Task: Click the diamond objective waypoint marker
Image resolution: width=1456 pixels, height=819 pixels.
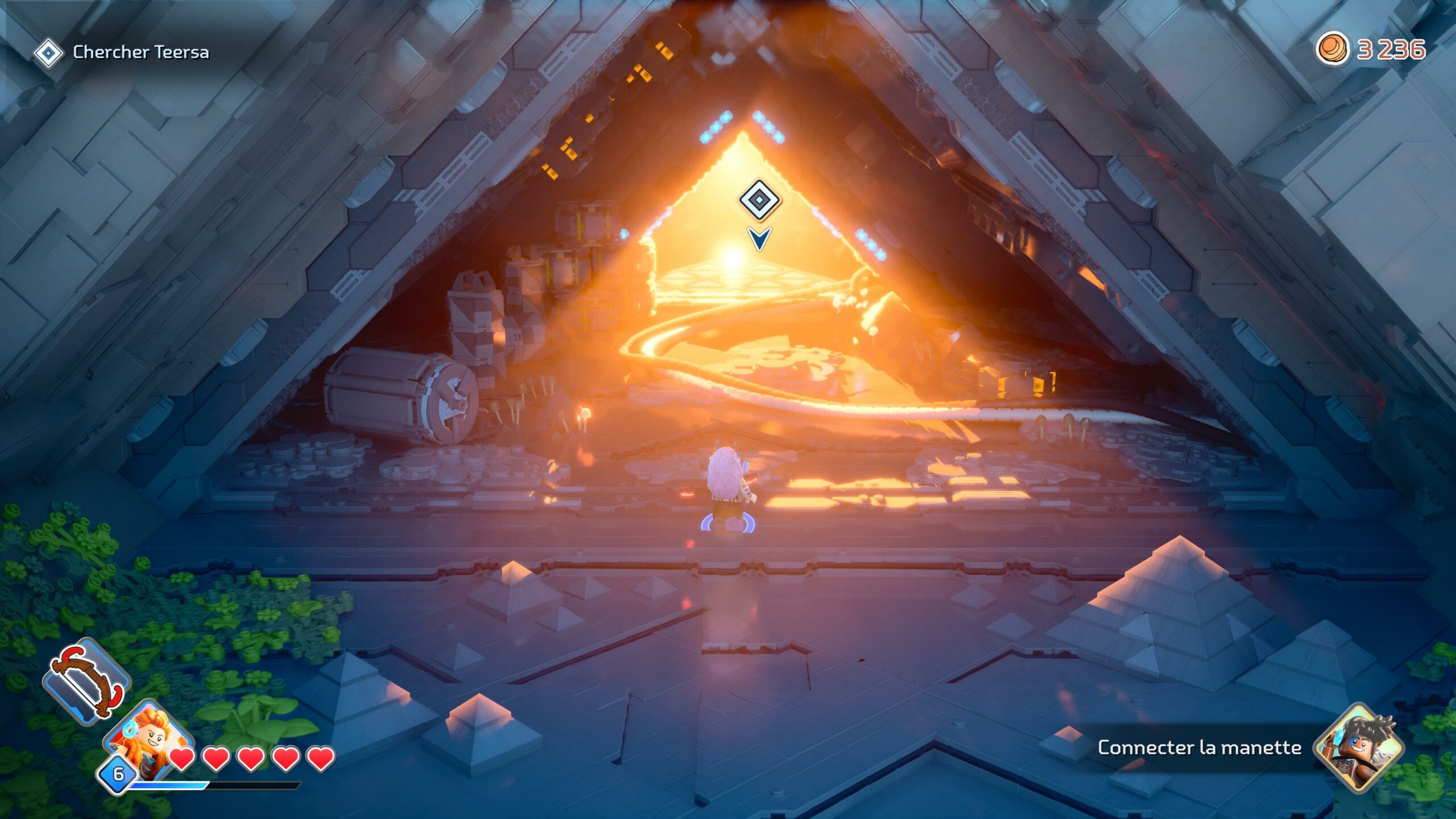Action: [760, 200]
